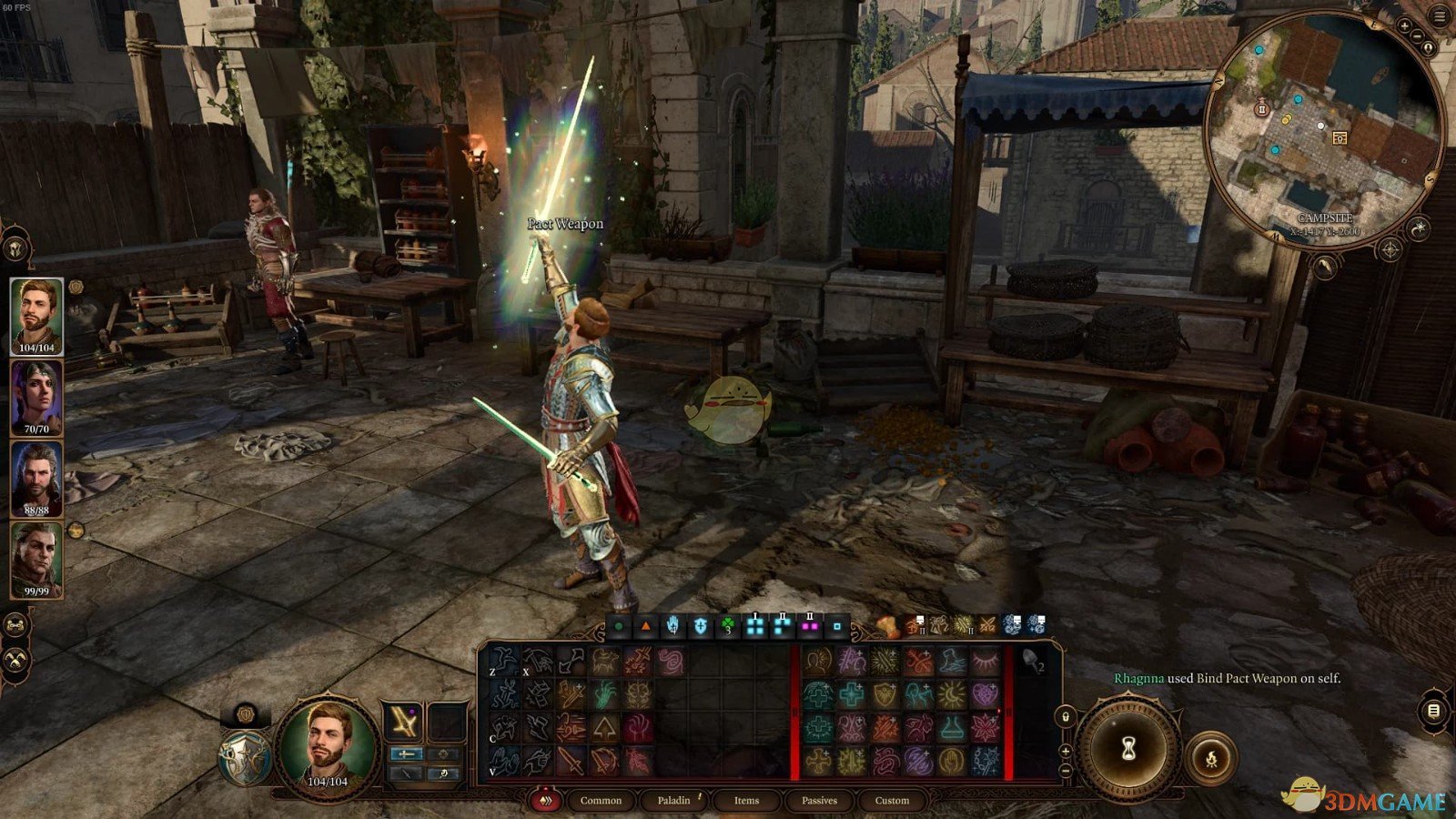The image size is (1456, 819).
Task: Choose the companion portrait with 99/99 health
Action: (36, 559)
